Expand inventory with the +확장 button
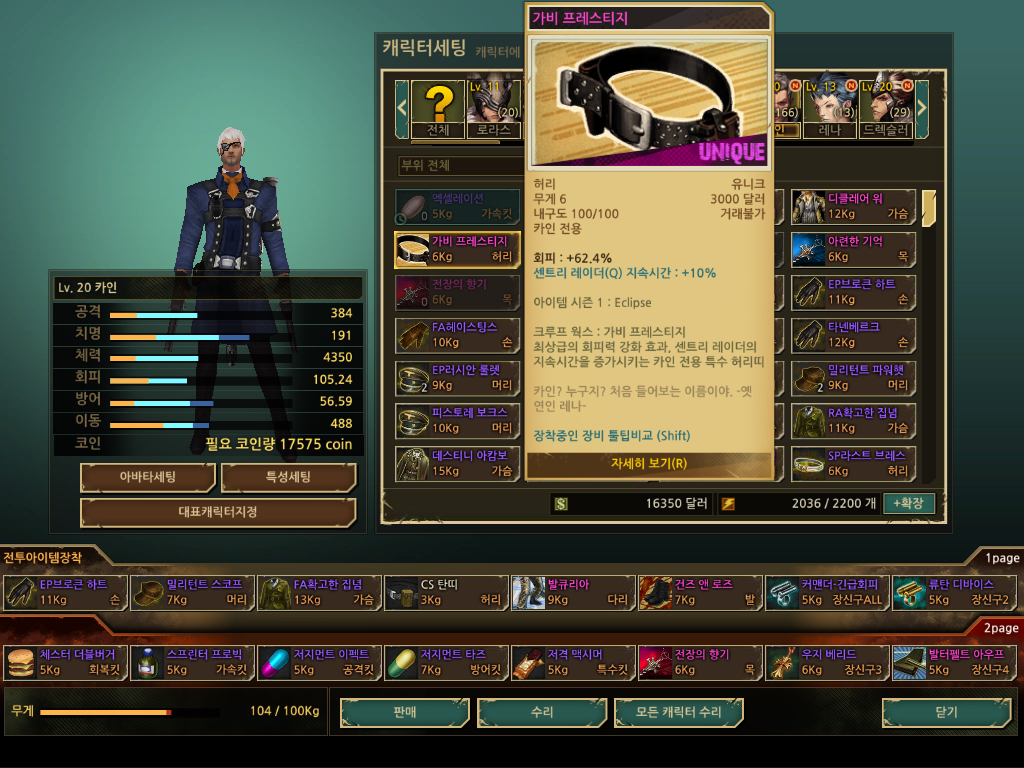Screen dimensions: 1024x768 tap(908, 503)
